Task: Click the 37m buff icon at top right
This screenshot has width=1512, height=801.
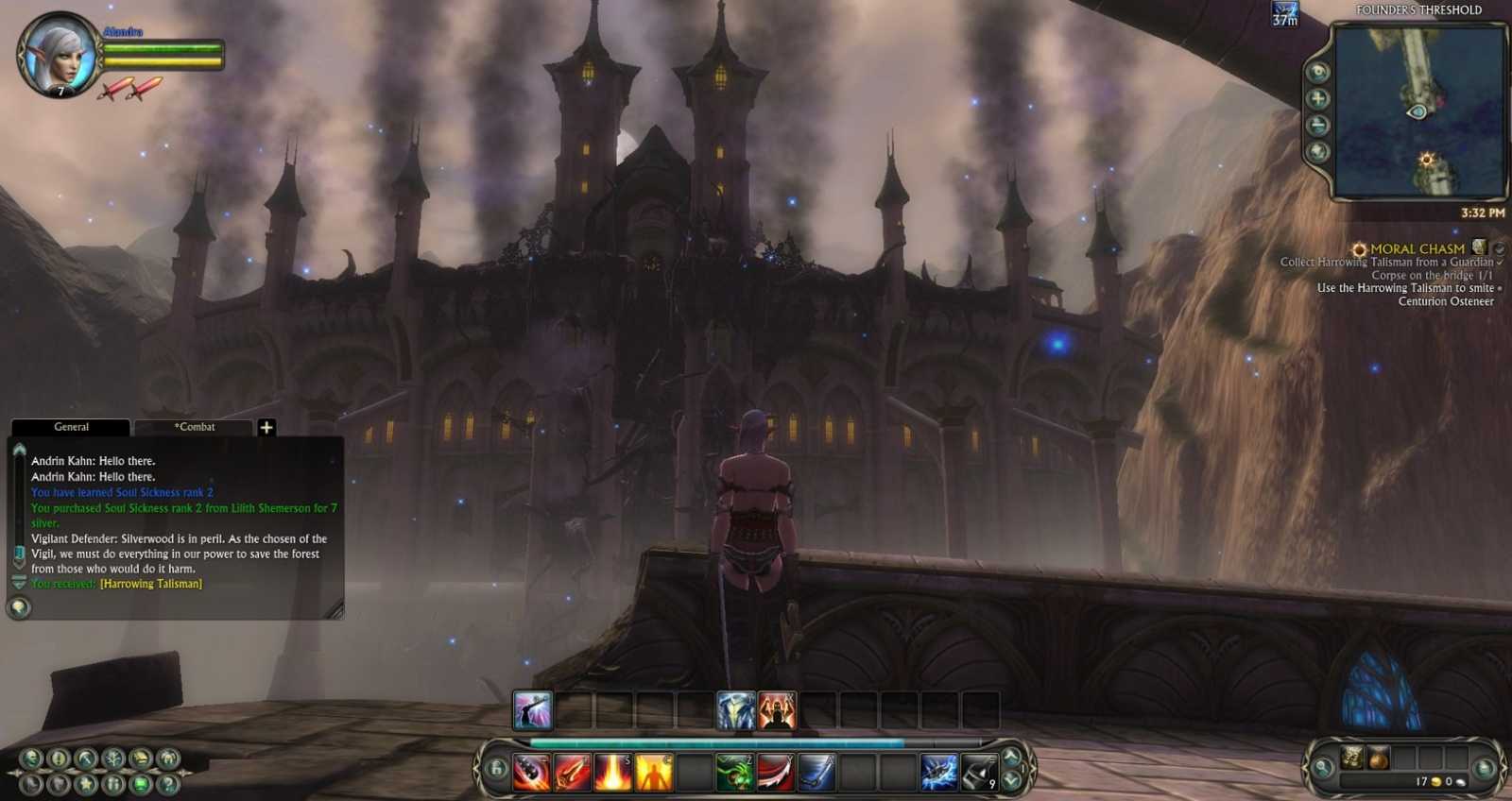Action: click(1283, 15)
